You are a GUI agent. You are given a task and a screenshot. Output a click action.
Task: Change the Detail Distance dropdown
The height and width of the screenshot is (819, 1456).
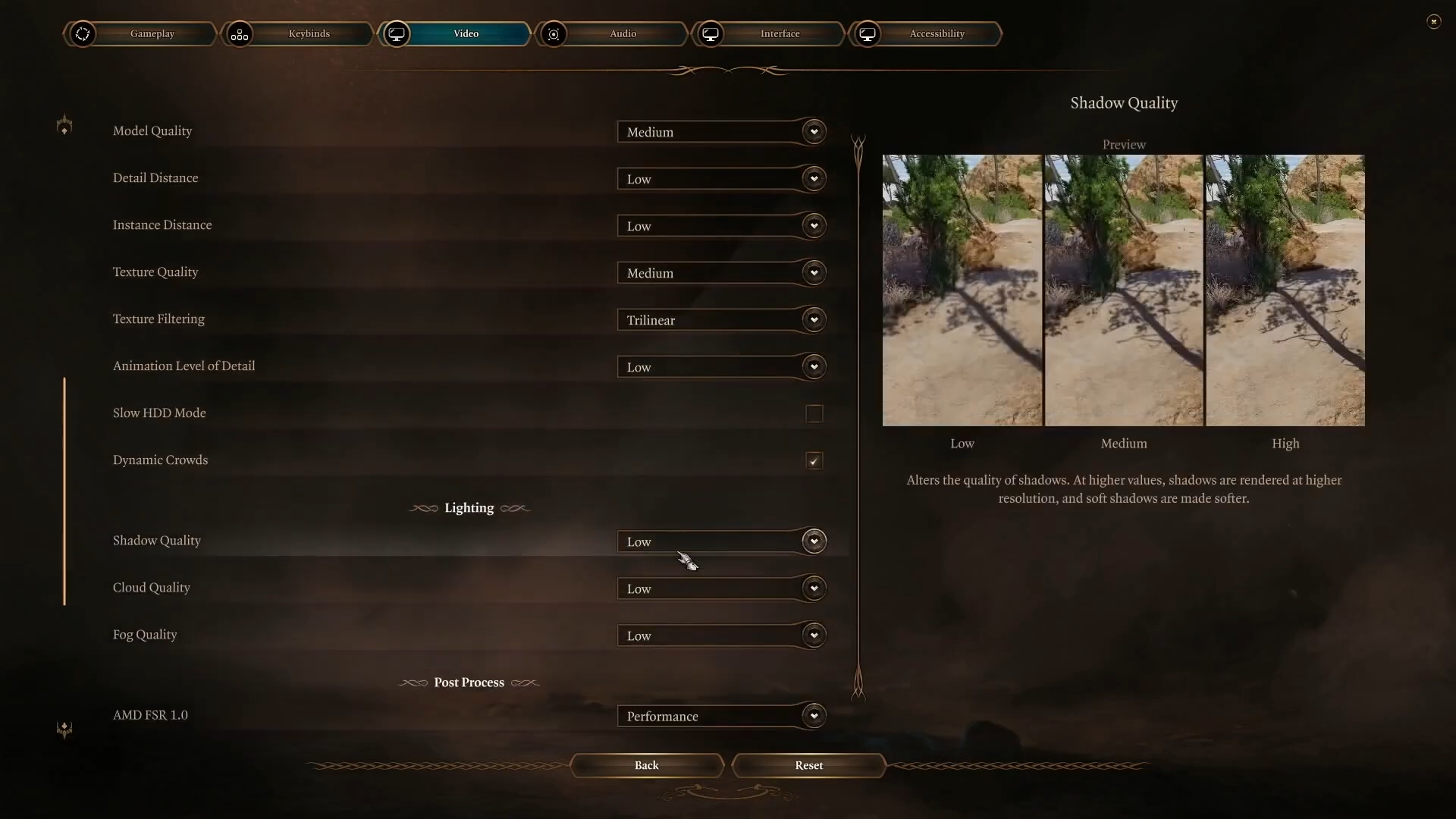pos(720,179)
